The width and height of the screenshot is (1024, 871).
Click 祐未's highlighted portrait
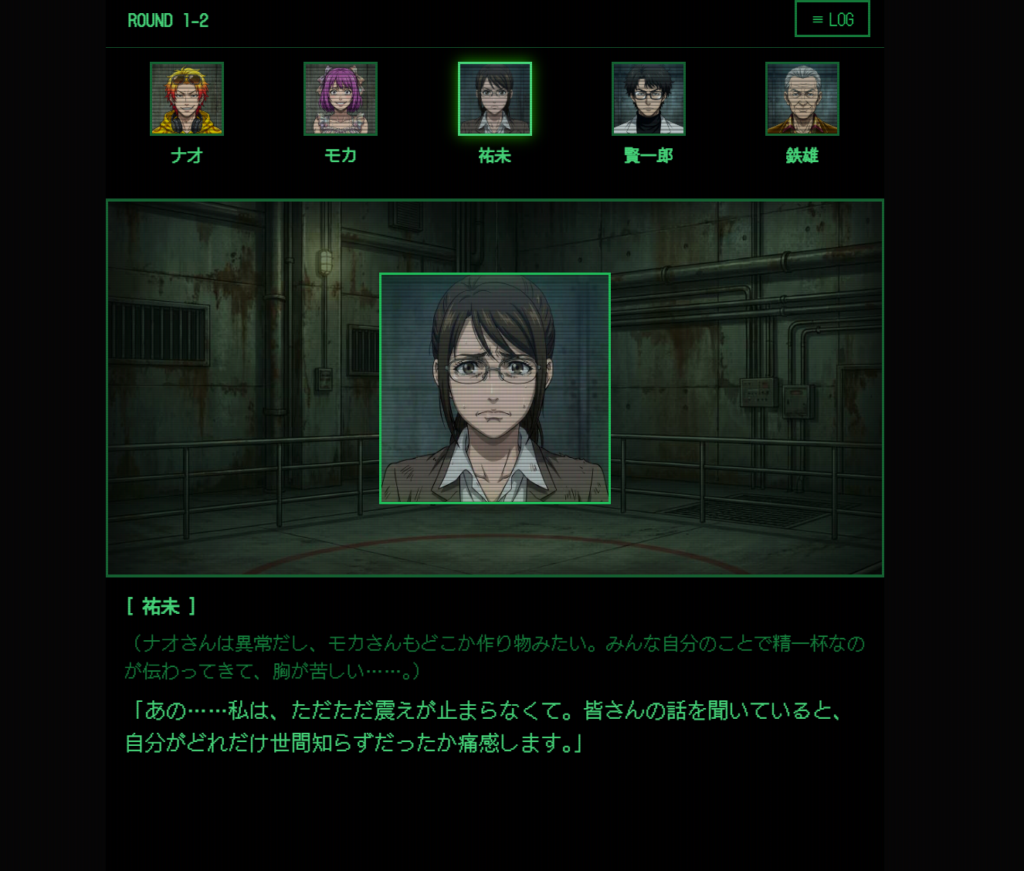495,99
